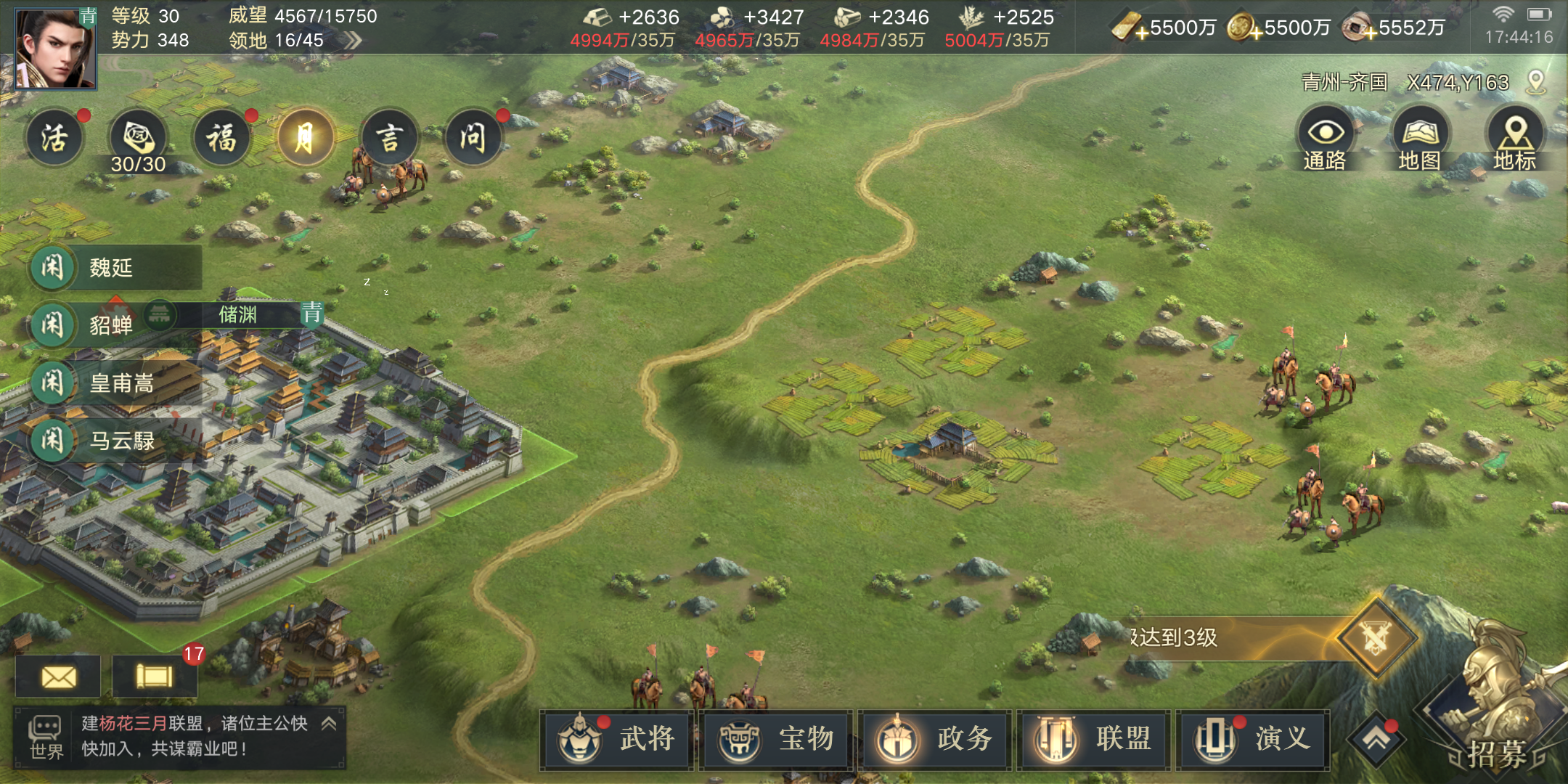Open the 宝物 treasures menu

777,740
